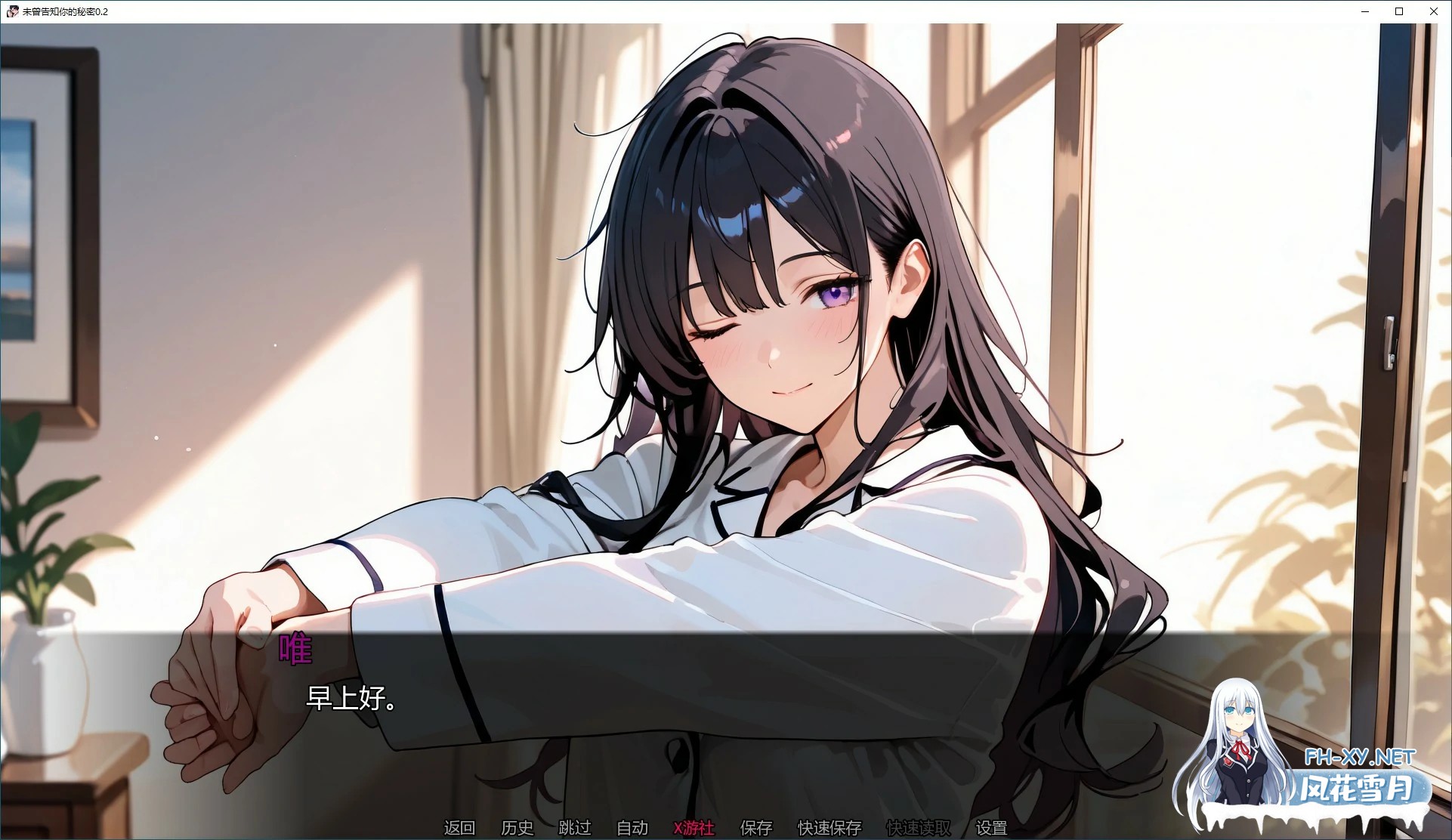Image resolution: width=1452 pixels, height=840 pixels.
Task: Enable 跳过 skip mode
Action: (x=575, y=828)
